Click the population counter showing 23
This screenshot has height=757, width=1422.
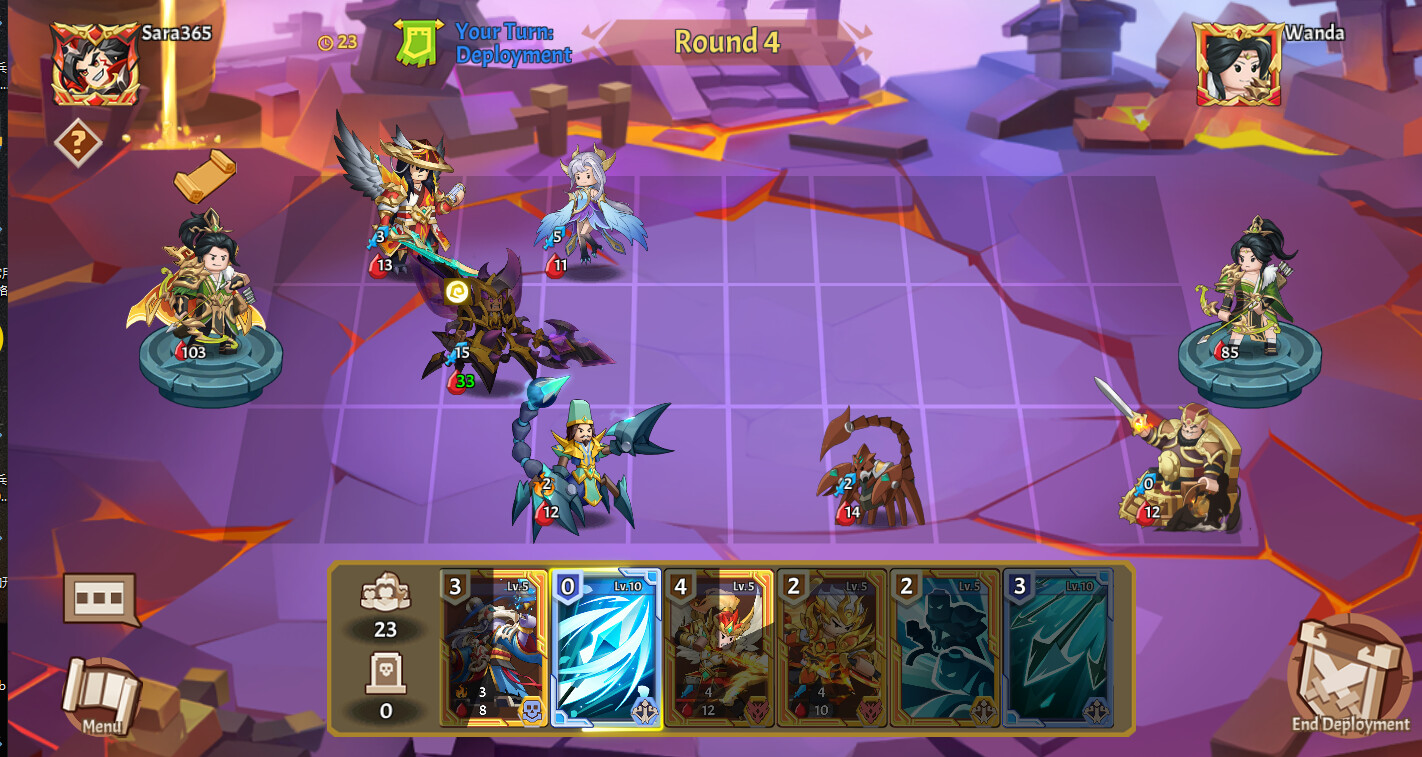click(x=384, y=614)
